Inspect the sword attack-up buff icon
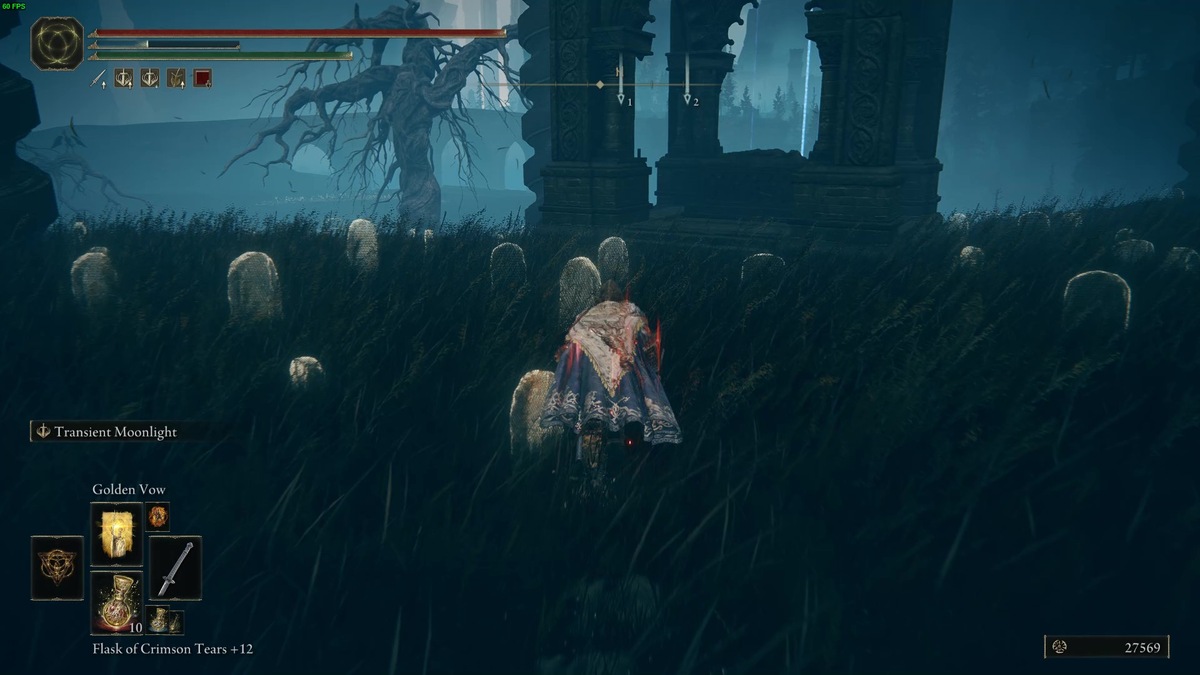Screen dimensions: 1200x675 coord(99,78)
